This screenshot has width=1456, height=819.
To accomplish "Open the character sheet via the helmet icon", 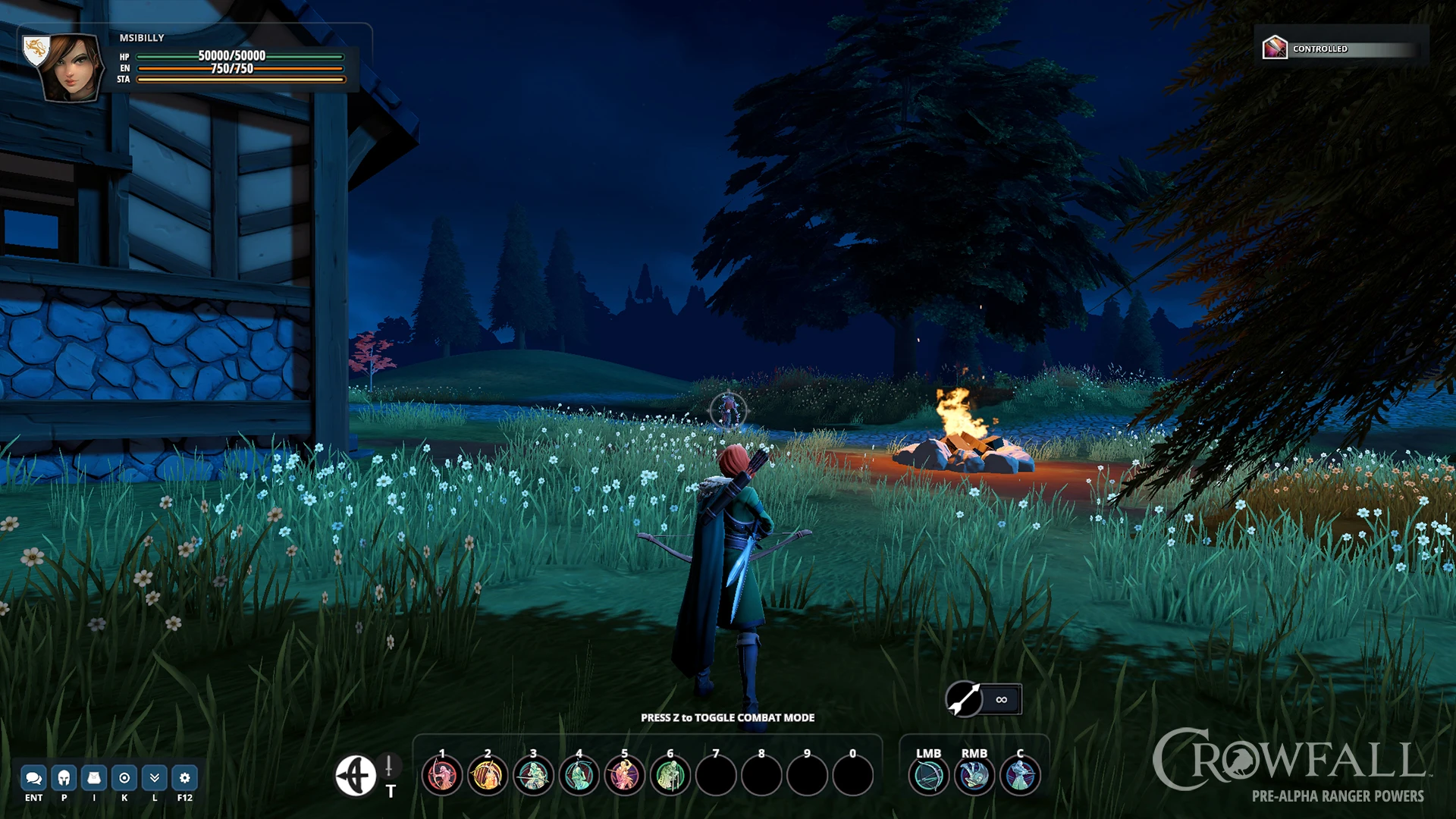I will pyautogui.click(x=64, y=777).
